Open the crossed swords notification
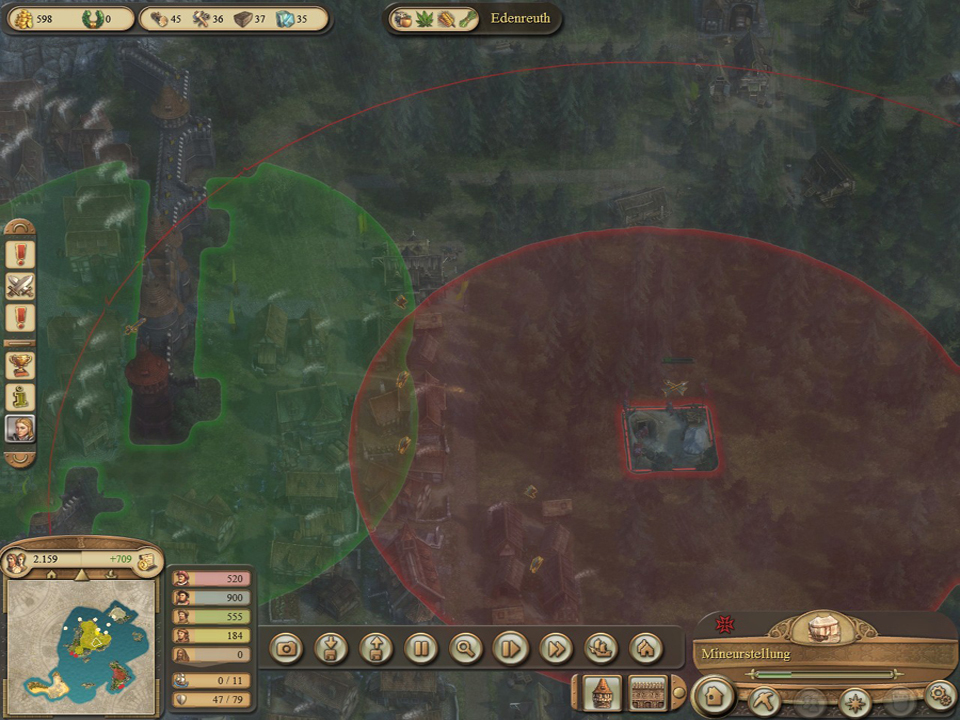960x720 pixels. click(x=20, y=287)
